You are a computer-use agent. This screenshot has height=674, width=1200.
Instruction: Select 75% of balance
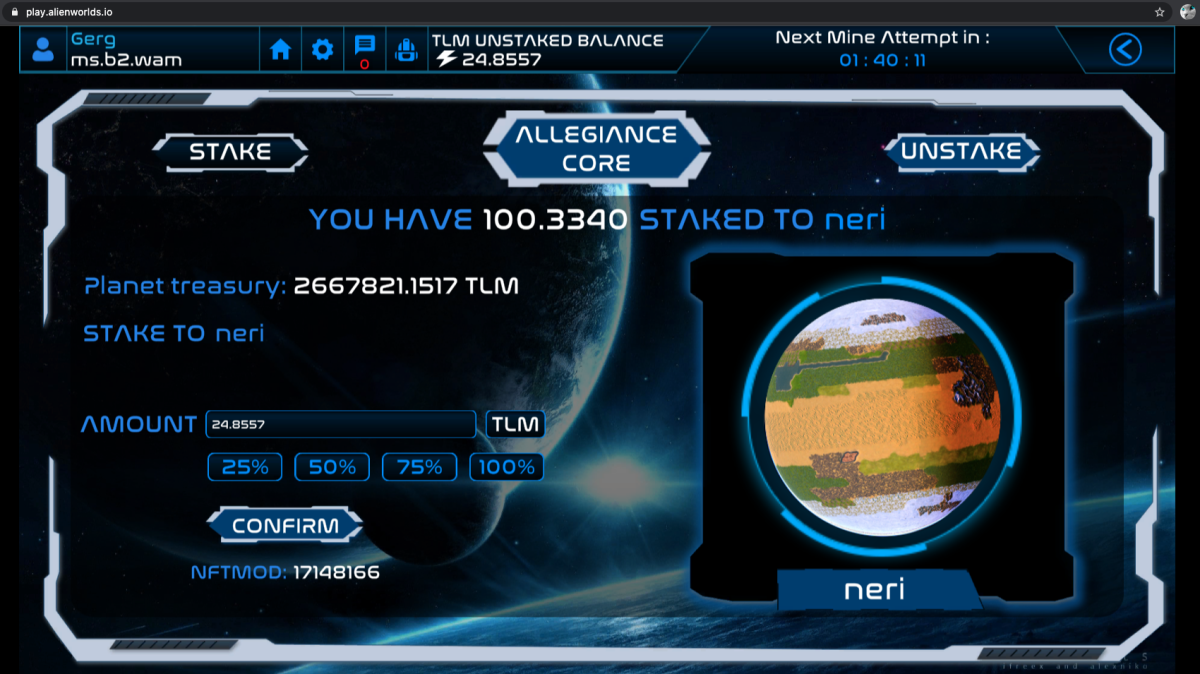tap(420, 467)
